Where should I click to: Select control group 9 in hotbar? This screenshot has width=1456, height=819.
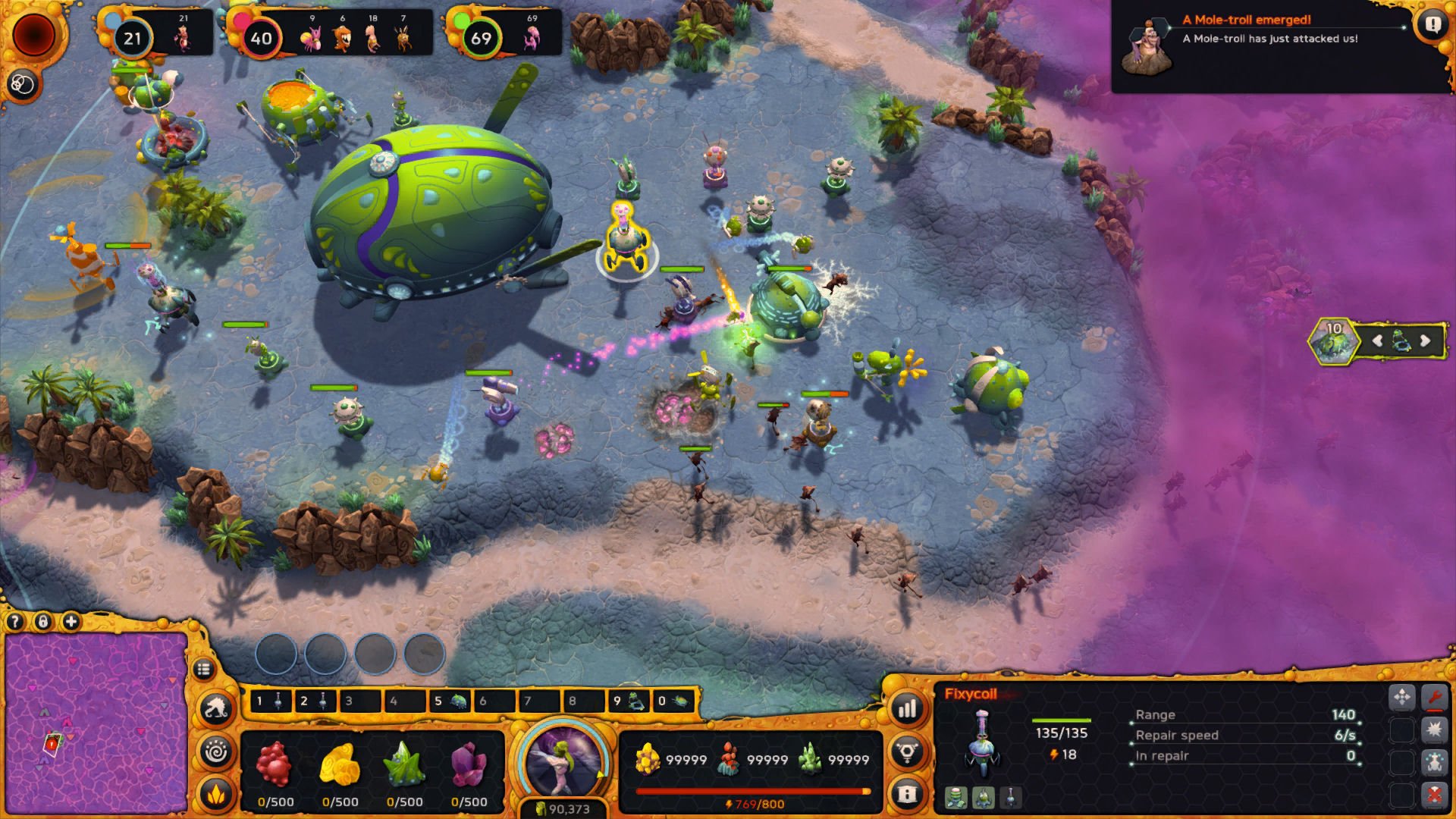point(629,701)
